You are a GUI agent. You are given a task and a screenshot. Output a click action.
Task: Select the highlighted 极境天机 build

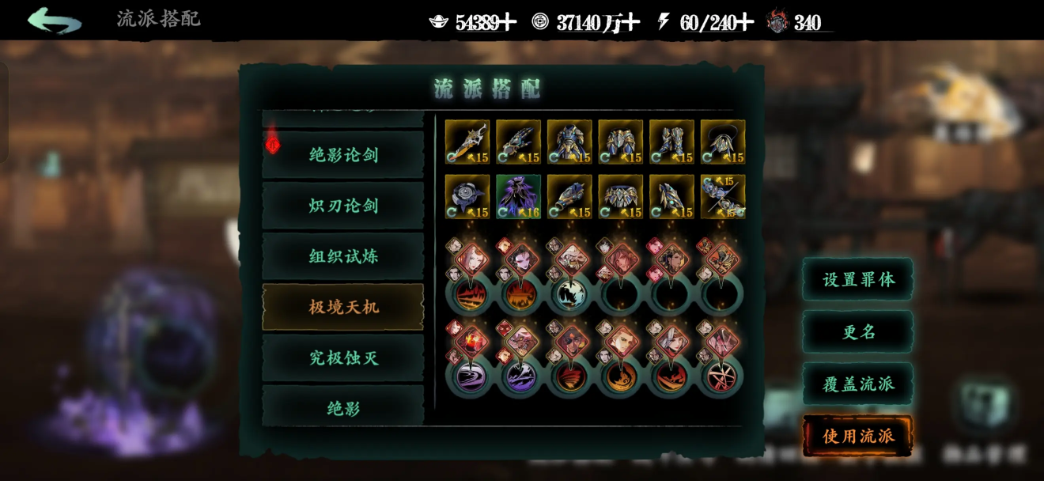coord(343,307)
